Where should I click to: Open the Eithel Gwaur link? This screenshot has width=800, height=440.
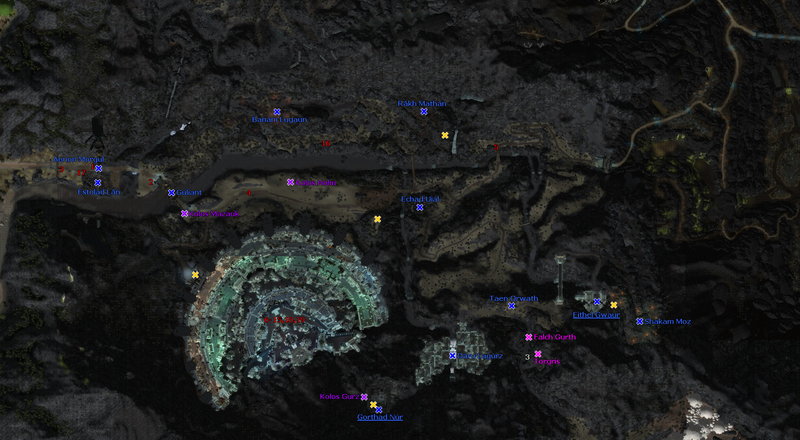(597, 315)
